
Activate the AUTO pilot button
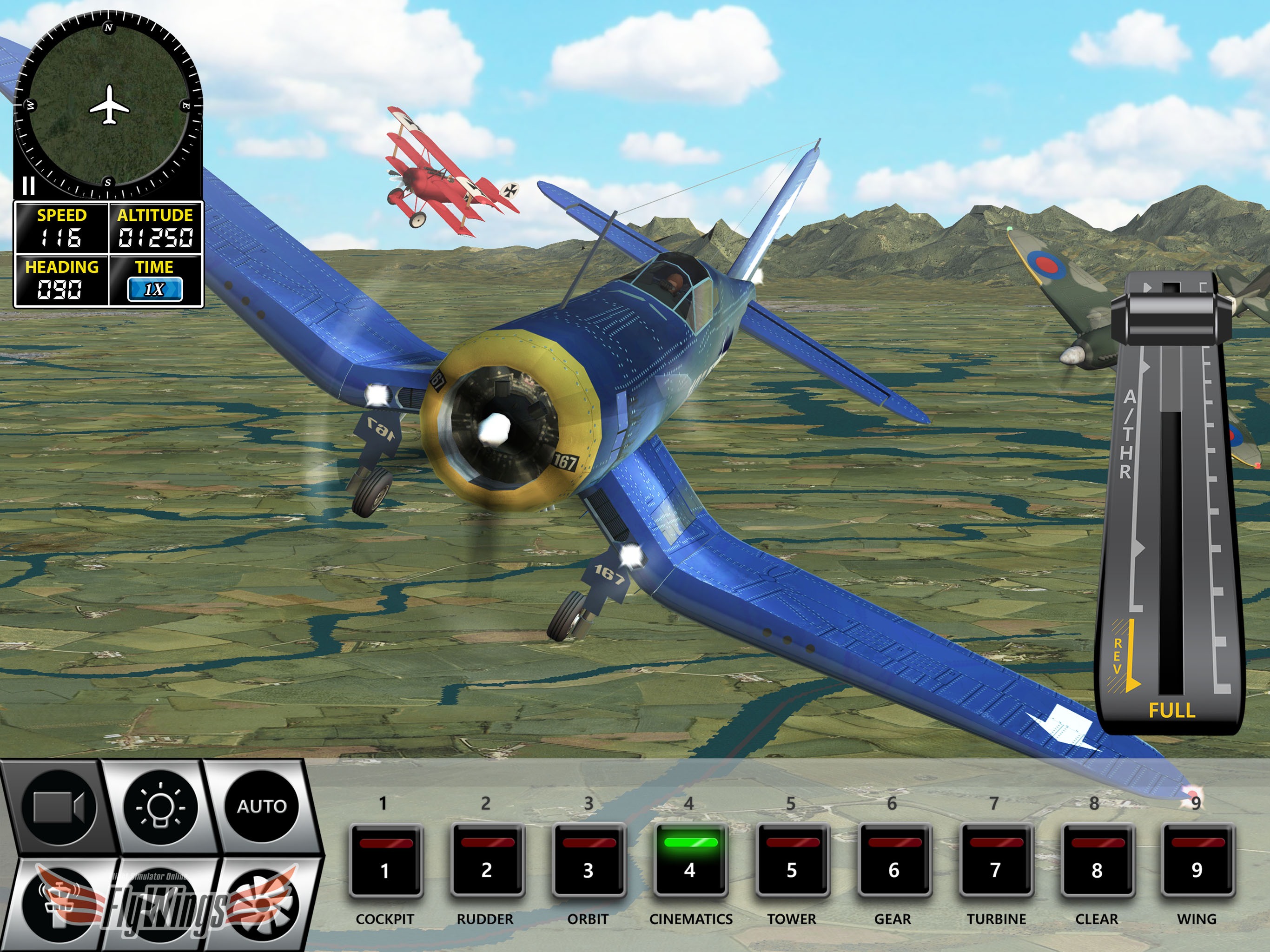coord(262,806)
